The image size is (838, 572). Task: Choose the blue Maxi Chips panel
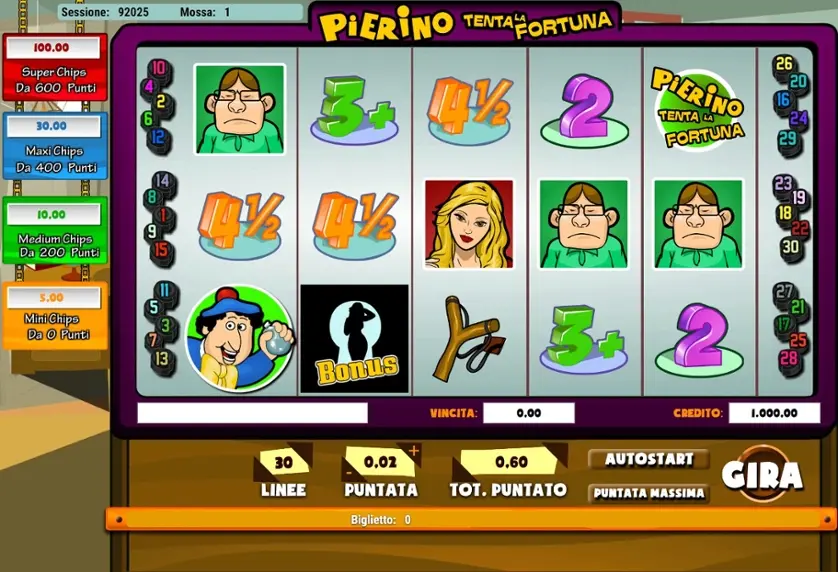55,146
